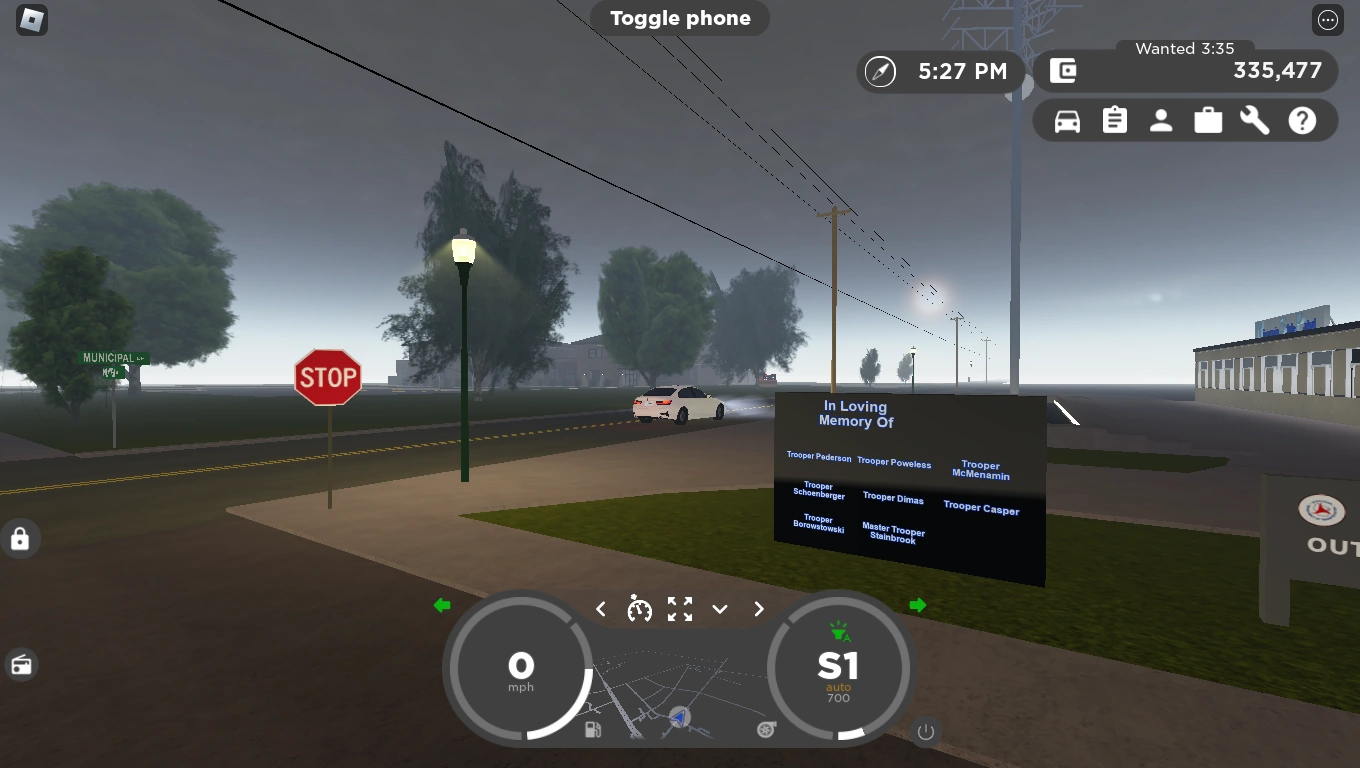Collapse the HUD with the down chevron
Screen dimensions: 1360x768
[x=719, y=609]
